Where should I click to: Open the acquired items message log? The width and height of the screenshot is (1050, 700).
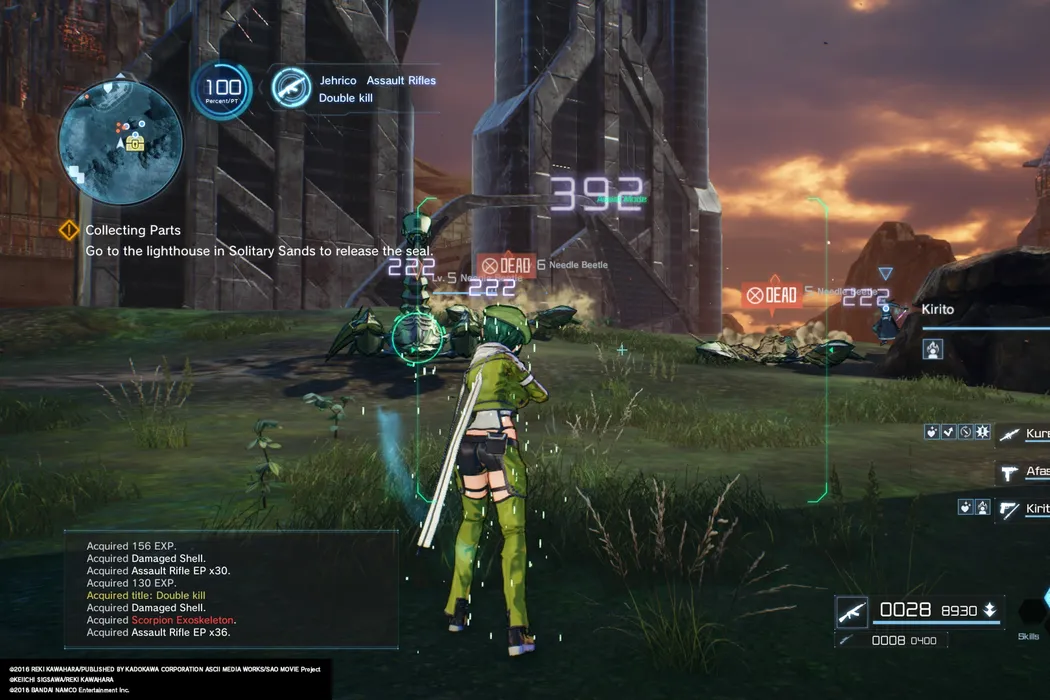(x=231, y=589)
